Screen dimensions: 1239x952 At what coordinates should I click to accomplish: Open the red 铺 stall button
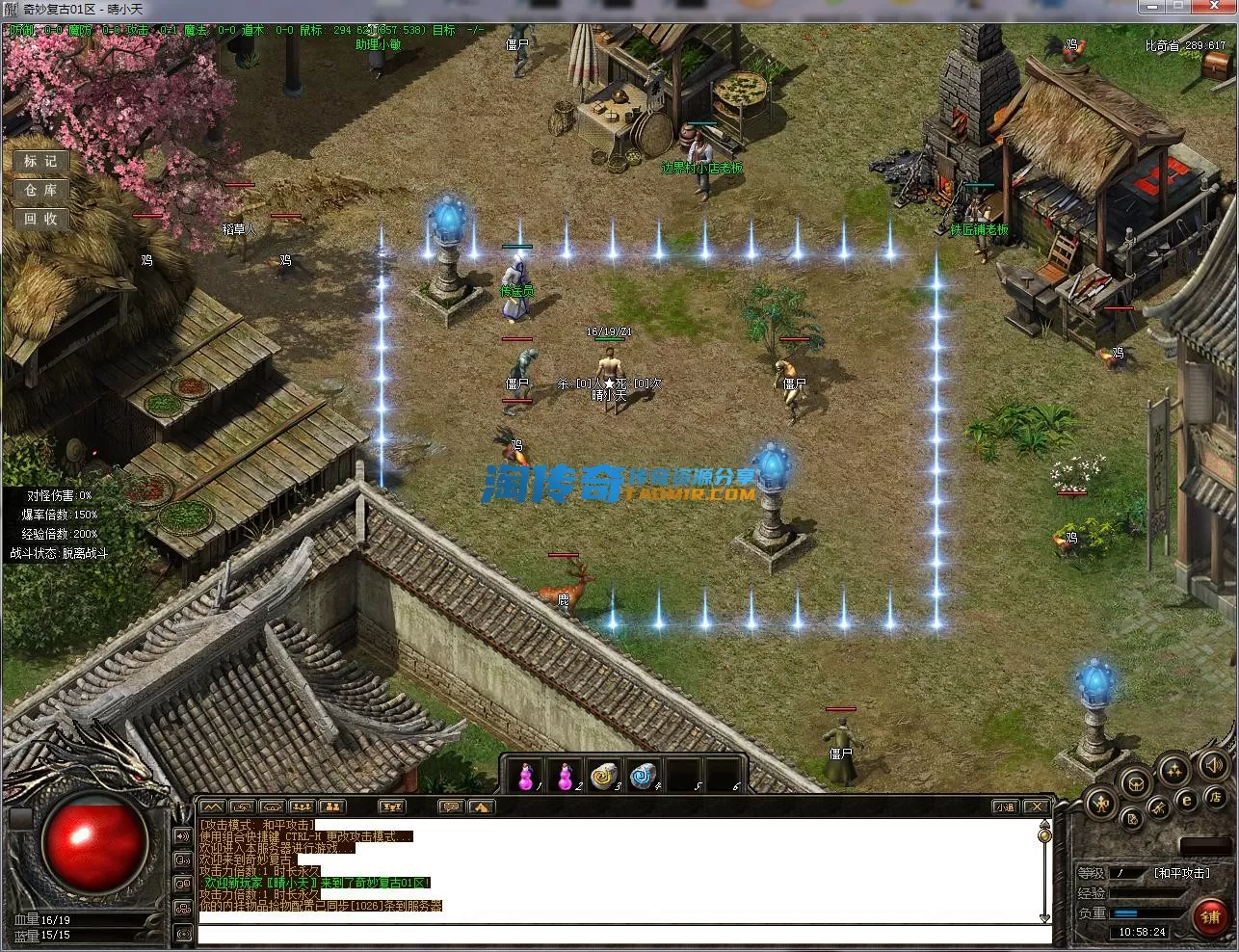point(1210,916)
